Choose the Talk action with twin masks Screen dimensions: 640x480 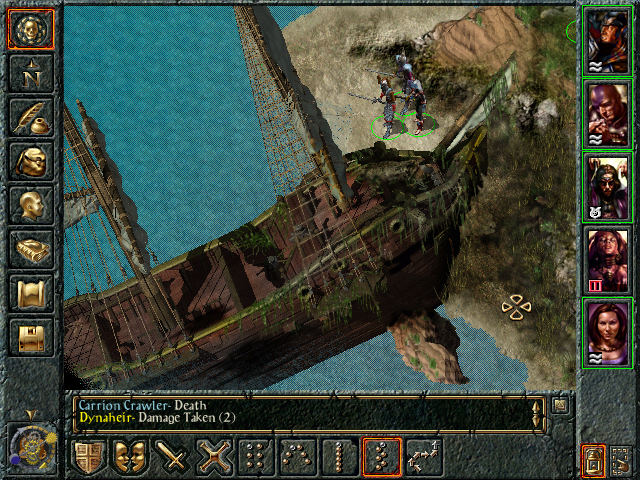(x=130, y=457)
